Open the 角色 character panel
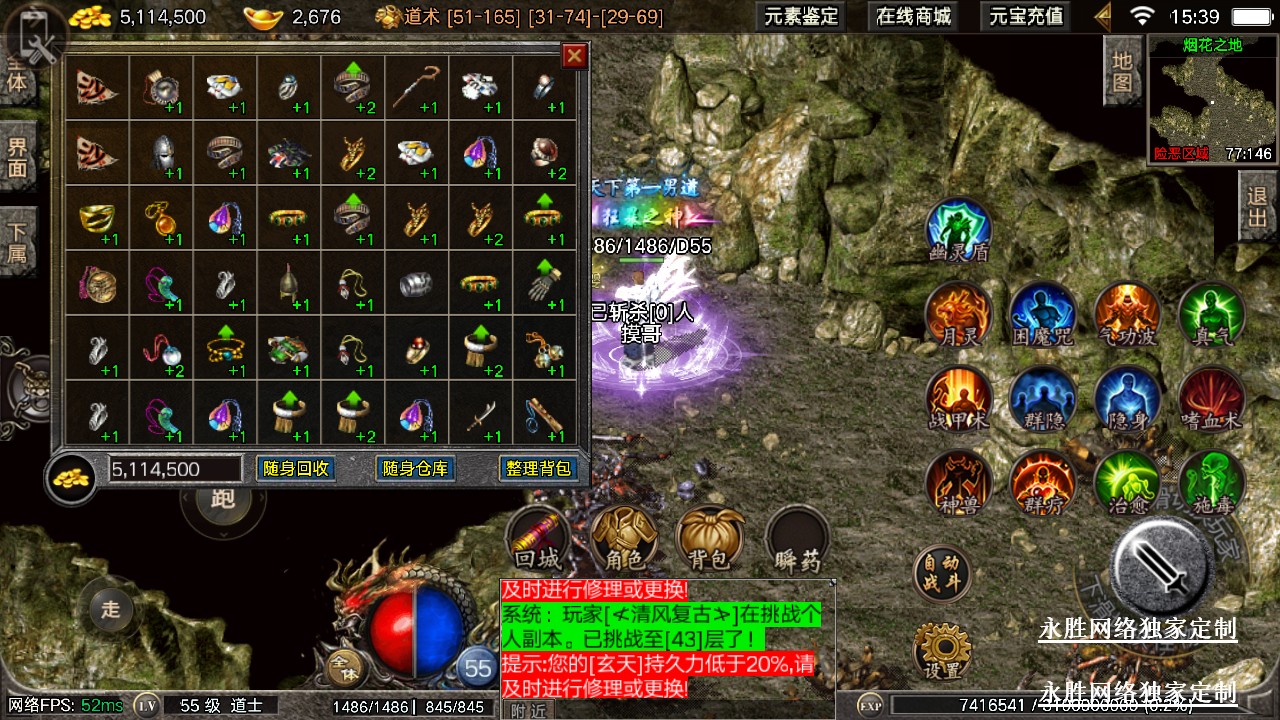This screenshot has height=720, width=1280. pyautogui.click(x=624, y=538)
